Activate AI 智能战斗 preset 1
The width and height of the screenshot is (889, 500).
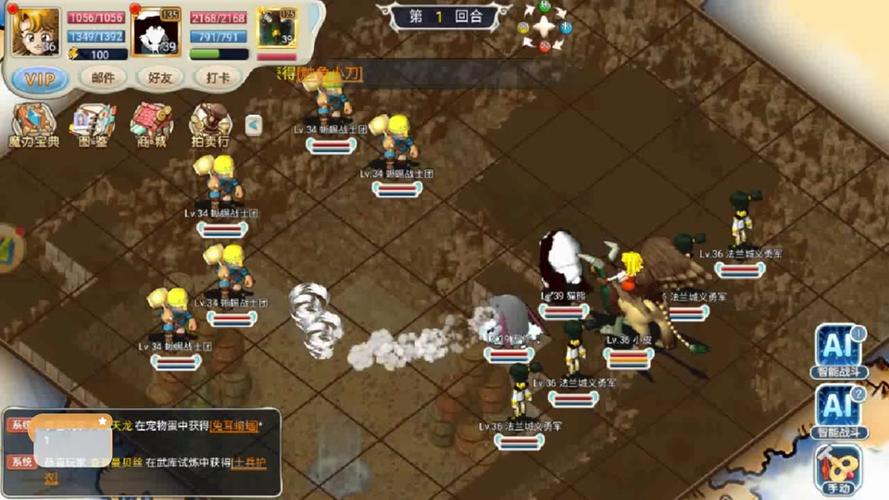pyautogui.click(x=837, y=349)
